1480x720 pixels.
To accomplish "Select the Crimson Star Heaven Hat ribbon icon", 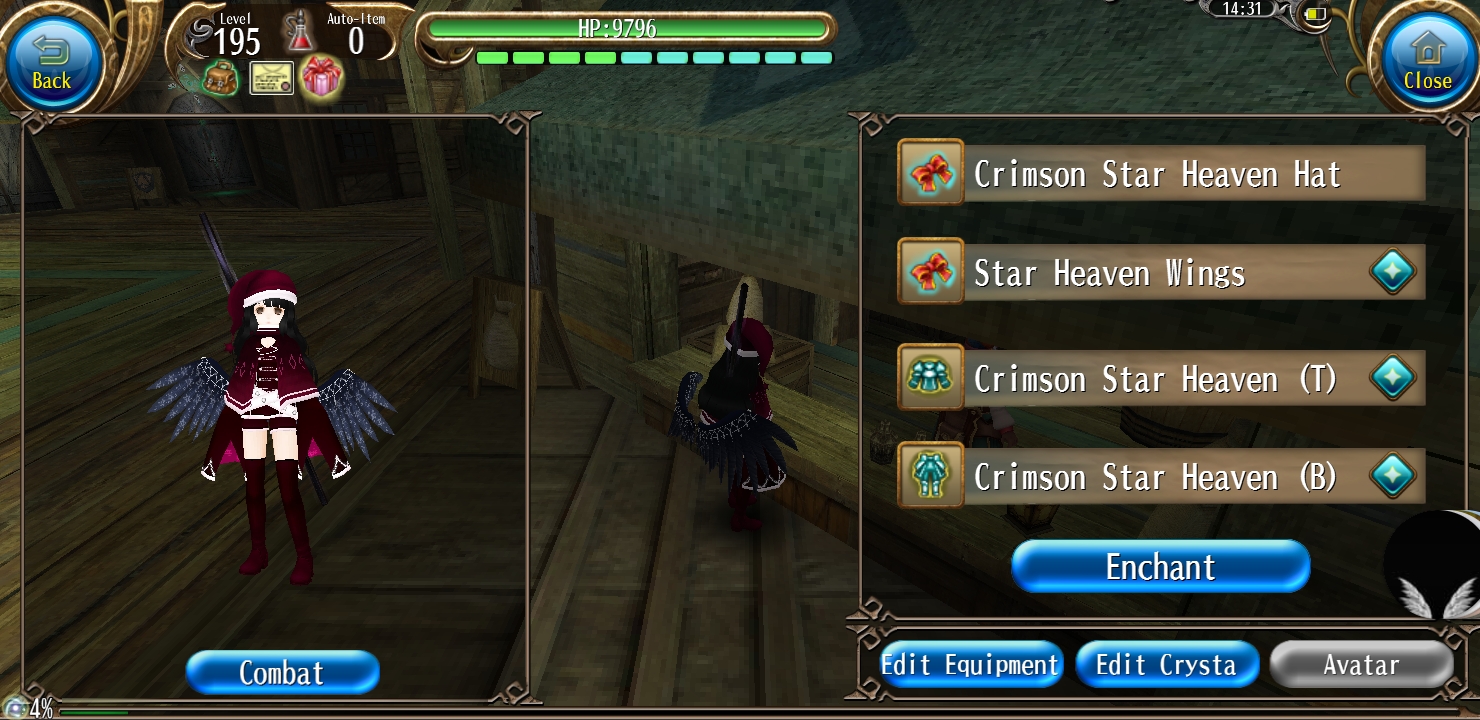I will click(x=930, y=172).
